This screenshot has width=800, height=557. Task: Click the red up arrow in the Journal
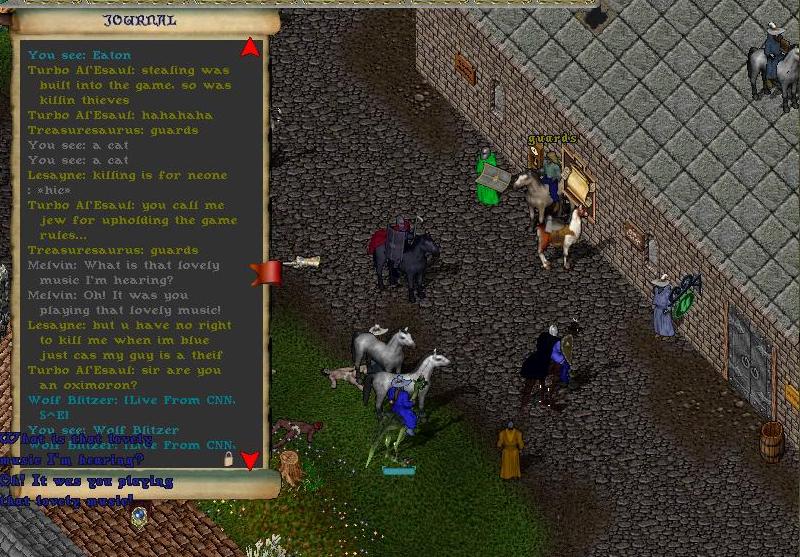click(250, 47)
